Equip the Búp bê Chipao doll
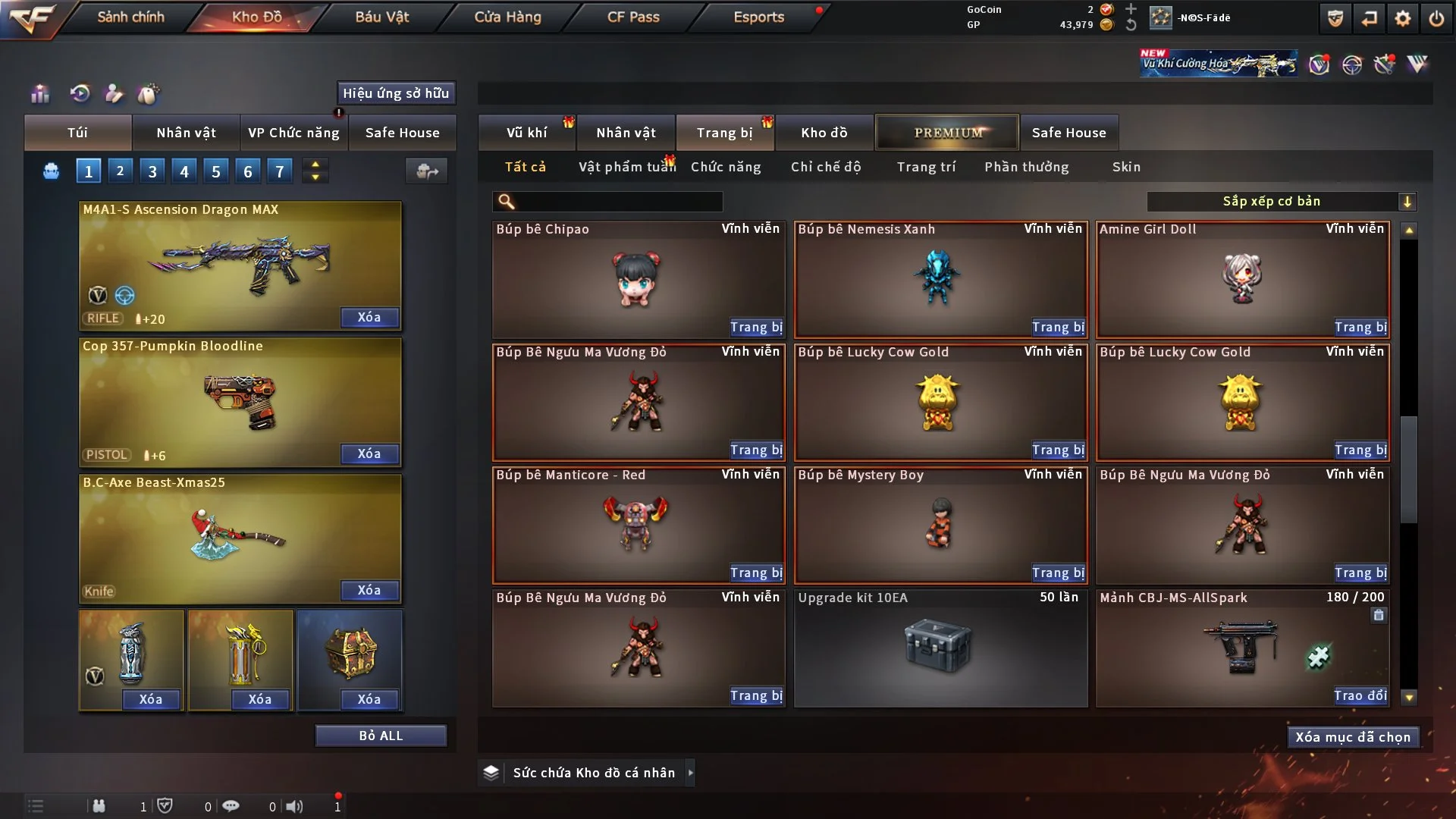1456x819 pixels. click(x=756, y=327)
